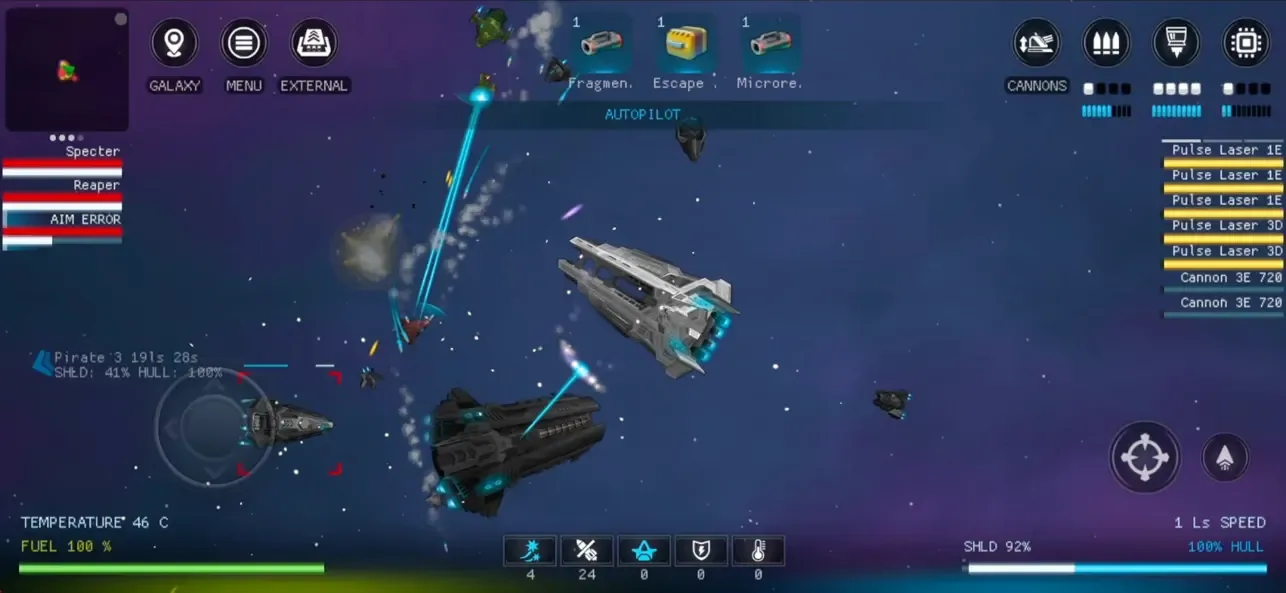Image resolution: width=1286 pixels, height=593 pixels.
Task: Activate the lightning shield booster icon
Action: click(701, 551)
